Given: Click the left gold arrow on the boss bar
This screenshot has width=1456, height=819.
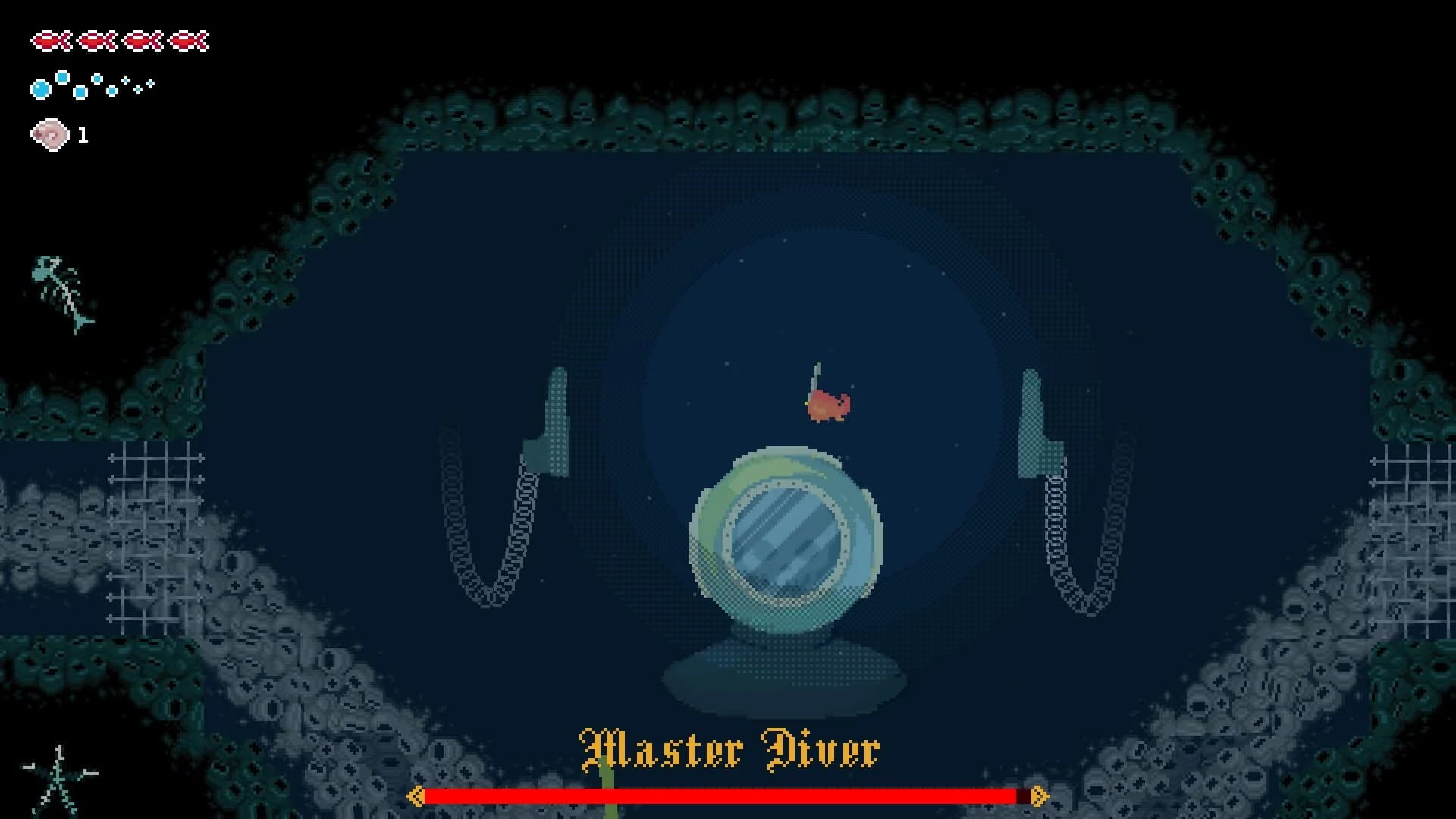Looking at the screenshot, I should pos(416,797).
